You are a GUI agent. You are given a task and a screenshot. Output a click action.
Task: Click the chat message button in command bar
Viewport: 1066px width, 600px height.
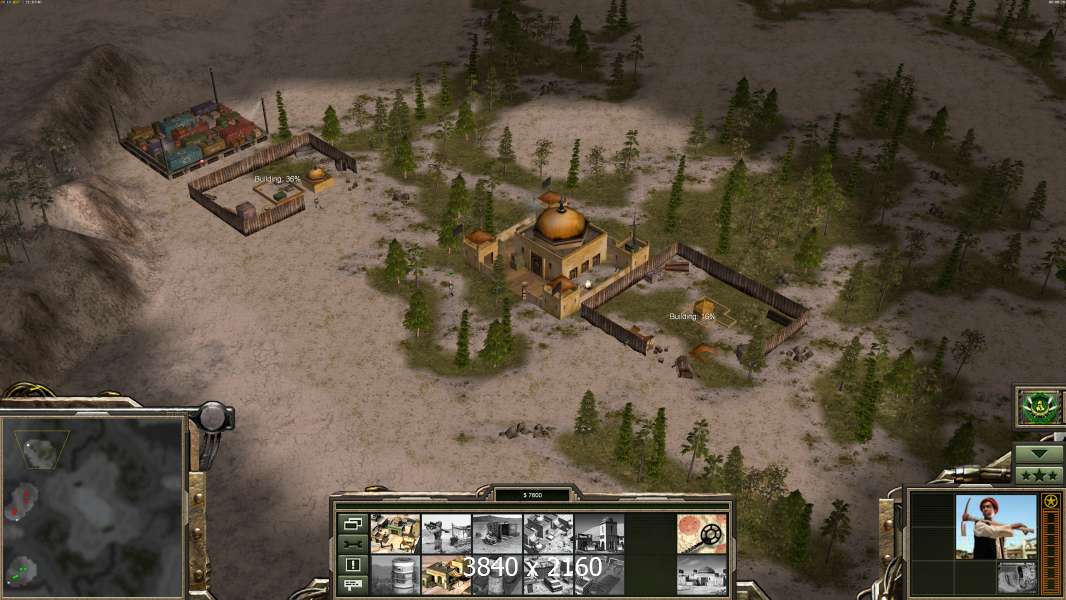click(352, 585)
